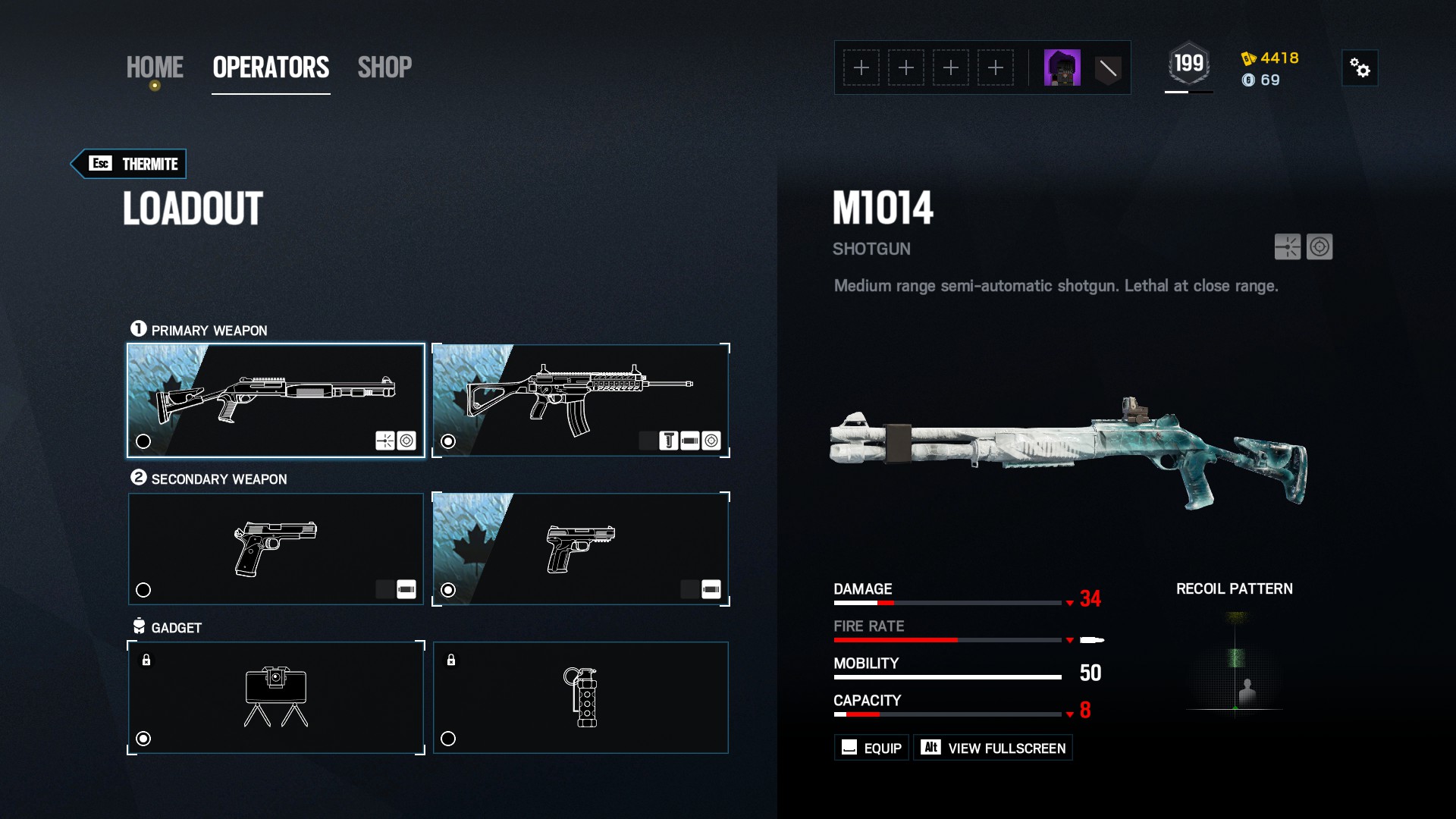Select the left pistol as secondary weapon
1456x819 pixels.
143,589
